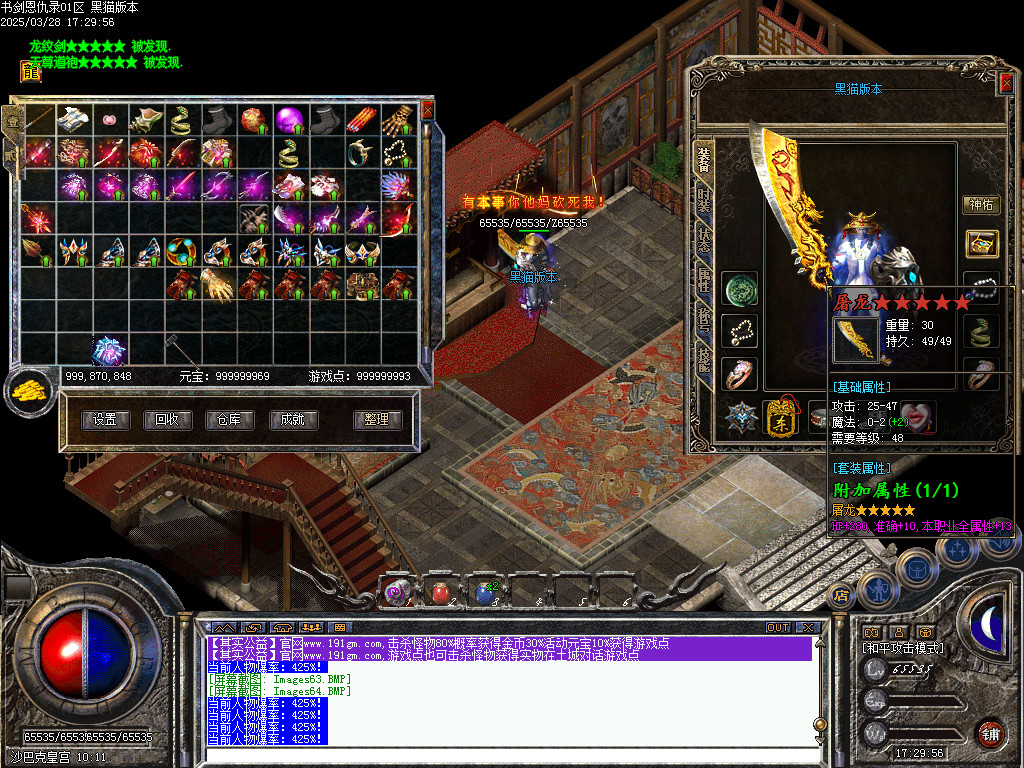Screen dimensions: 1024x768
Task: Close the character equipment panel
Action: coord(1006,85)
